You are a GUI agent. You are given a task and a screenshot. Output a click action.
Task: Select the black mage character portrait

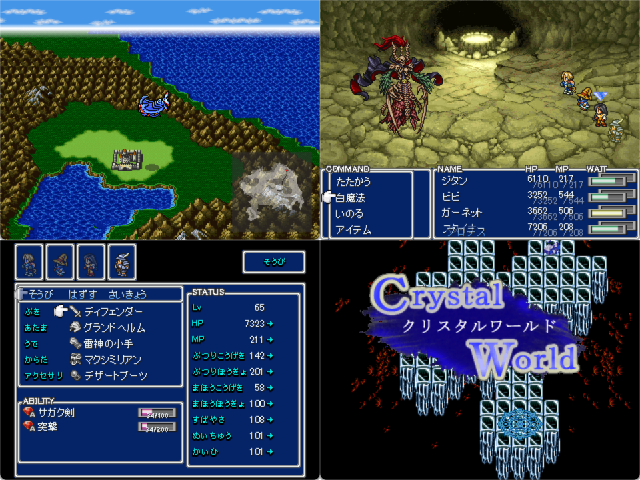pos(60,260)
